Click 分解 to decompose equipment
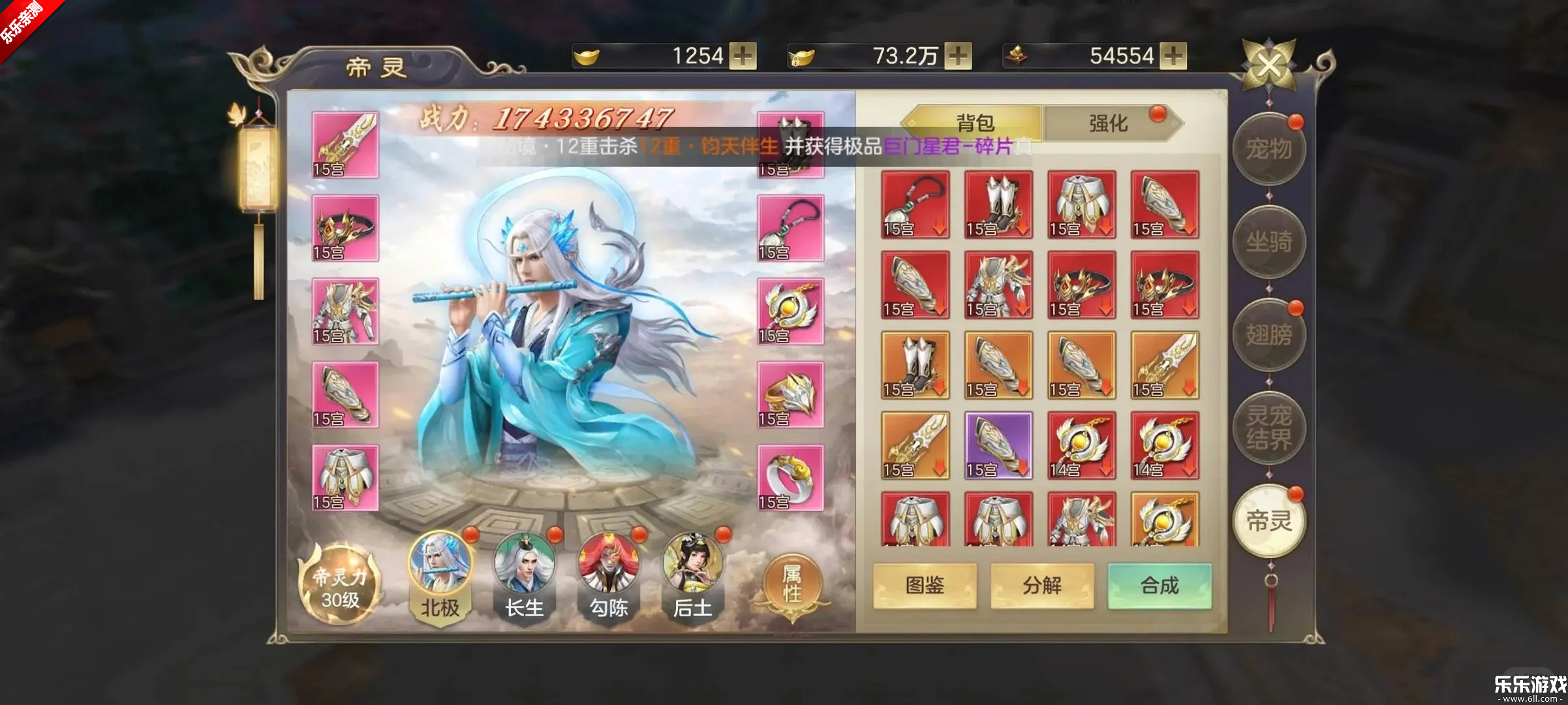The image size is (1568, 705). [x=1043, y=586]
